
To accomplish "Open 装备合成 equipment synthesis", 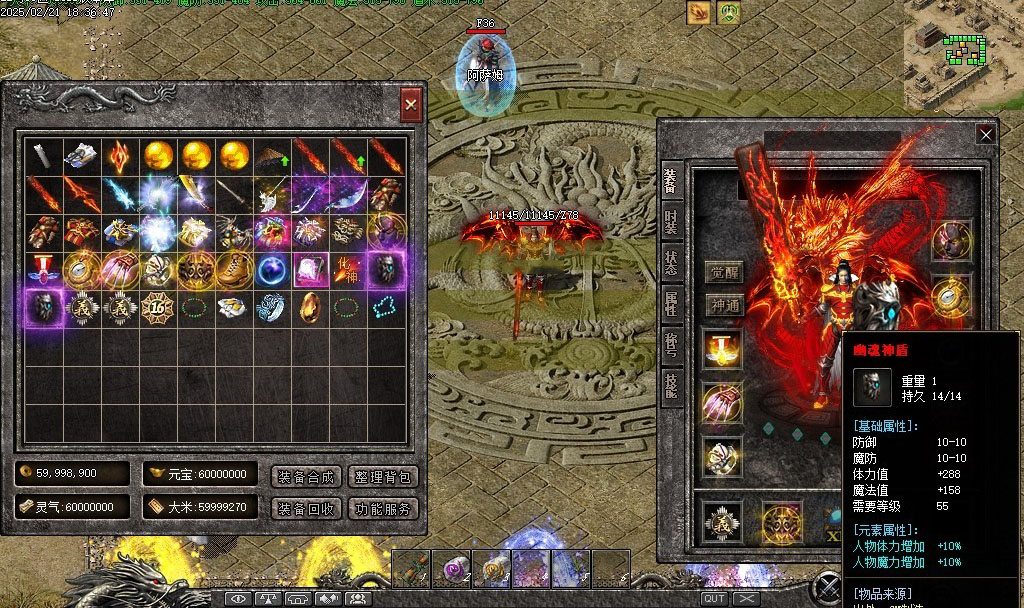I will (x=306, y=476).
